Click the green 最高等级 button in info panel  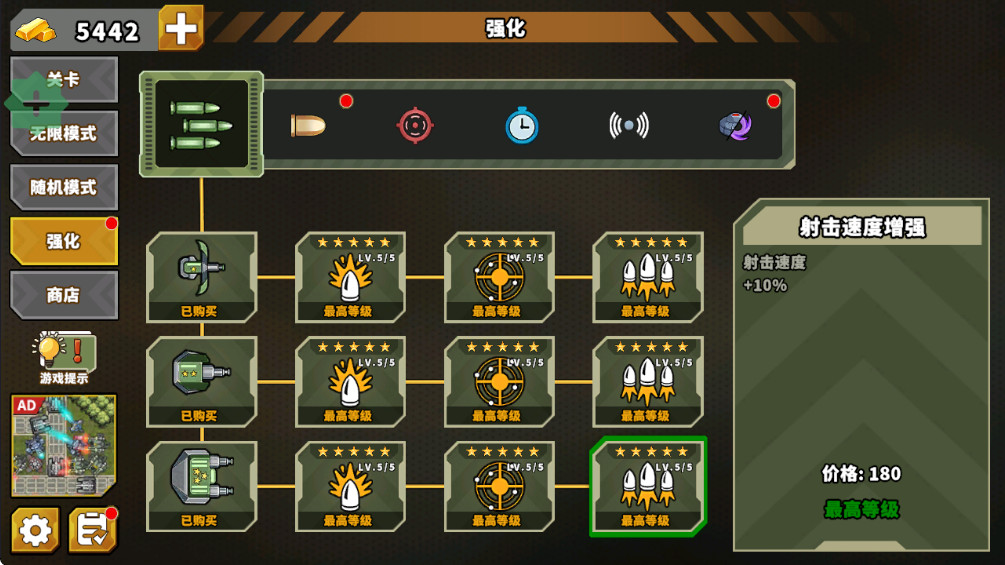861,509
